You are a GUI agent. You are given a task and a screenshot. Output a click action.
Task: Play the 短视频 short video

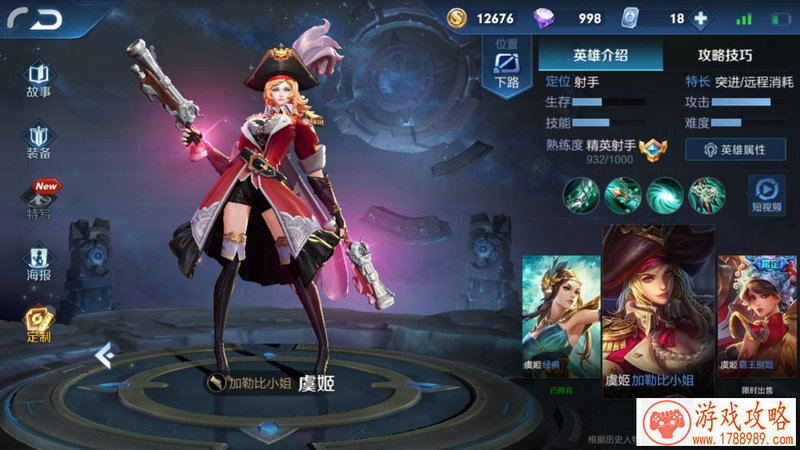point(765,193)
